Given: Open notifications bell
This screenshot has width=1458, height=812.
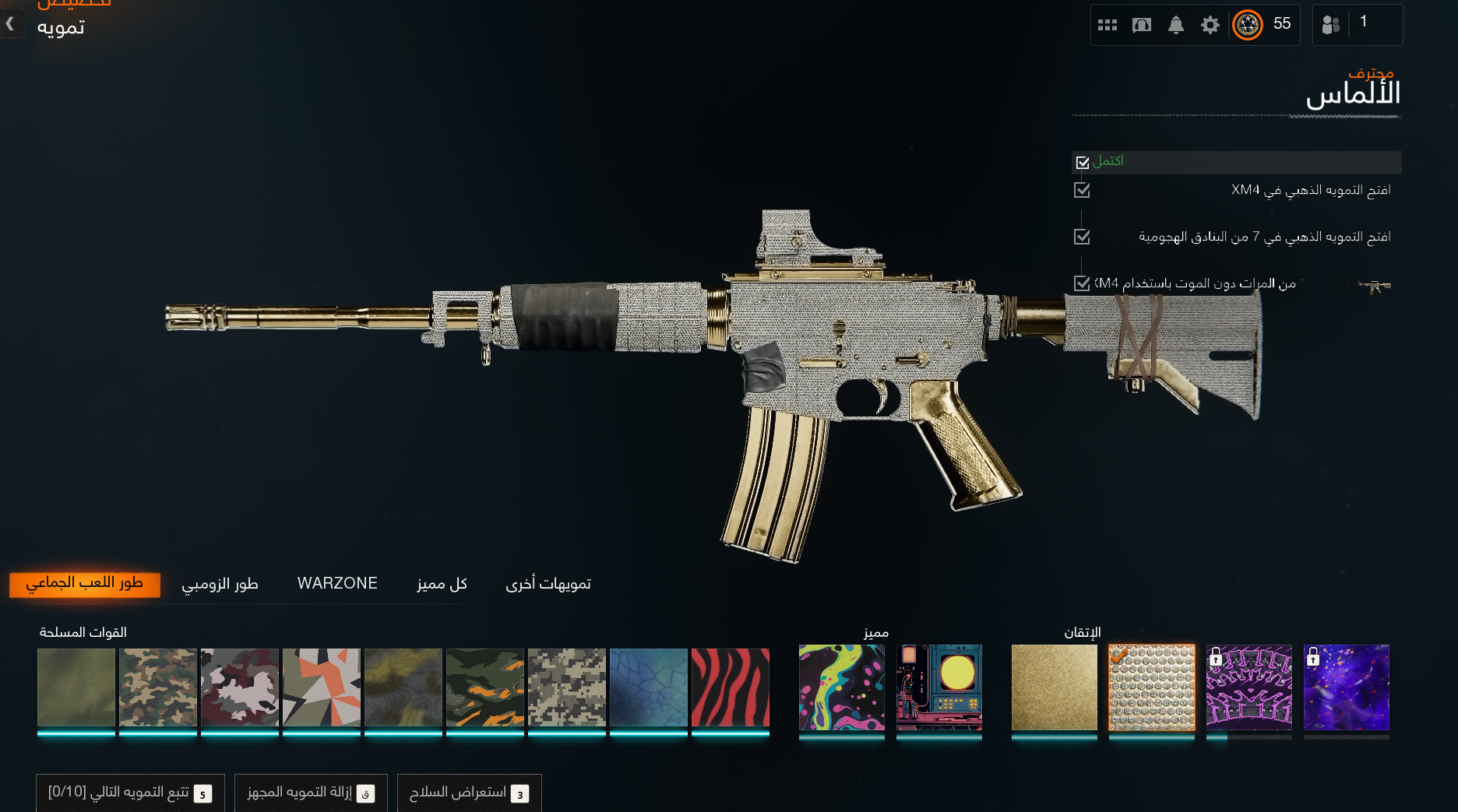Looking at the screenshot, I should (1175, 25).
